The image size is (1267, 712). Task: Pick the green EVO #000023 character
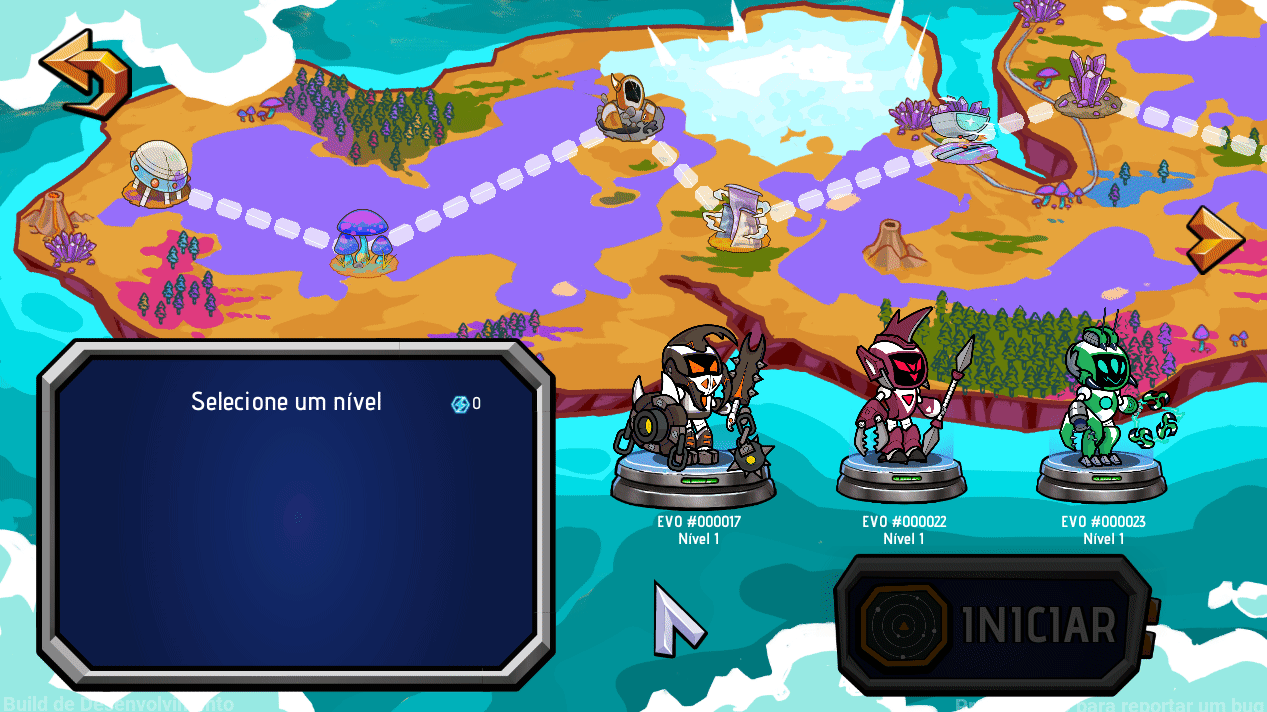(1103, 410)
